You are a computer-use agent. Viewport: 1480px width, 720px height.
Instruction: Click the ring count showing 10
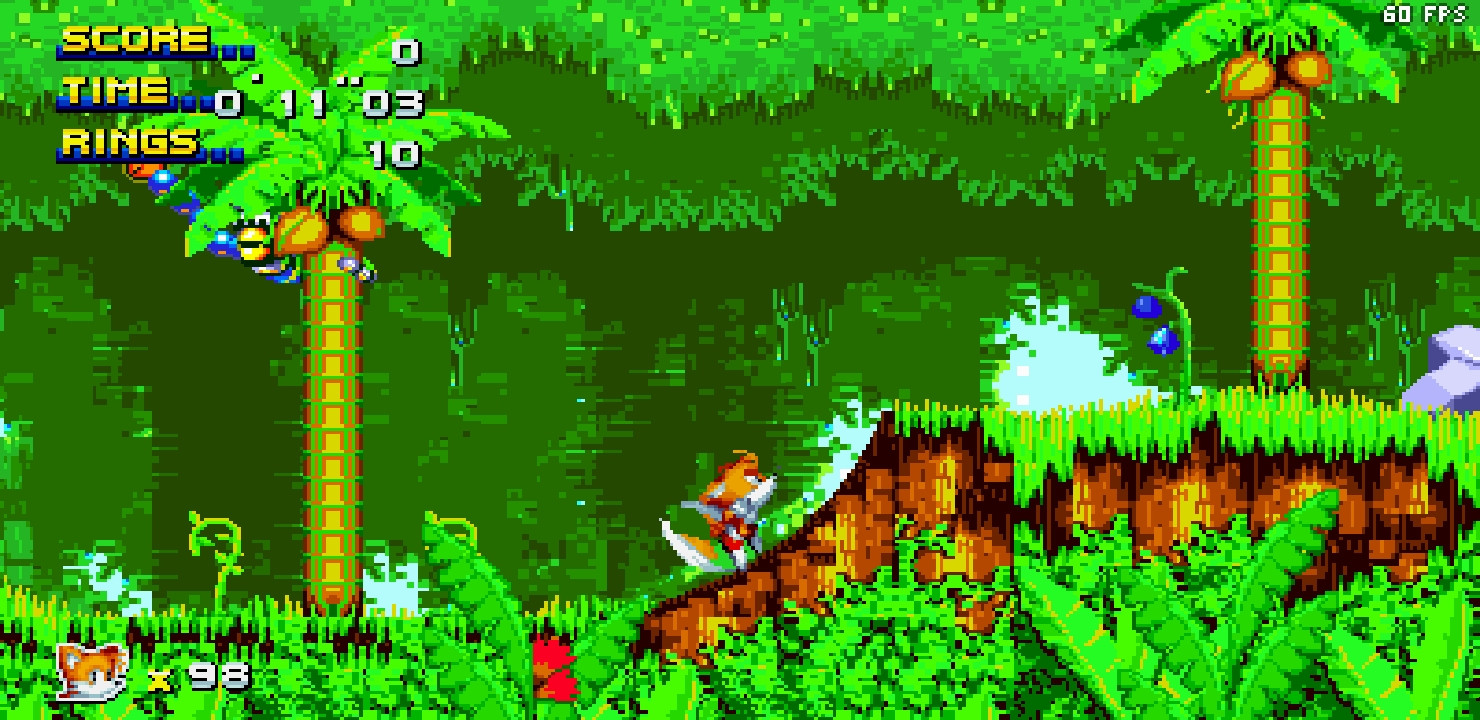(395, 153)
